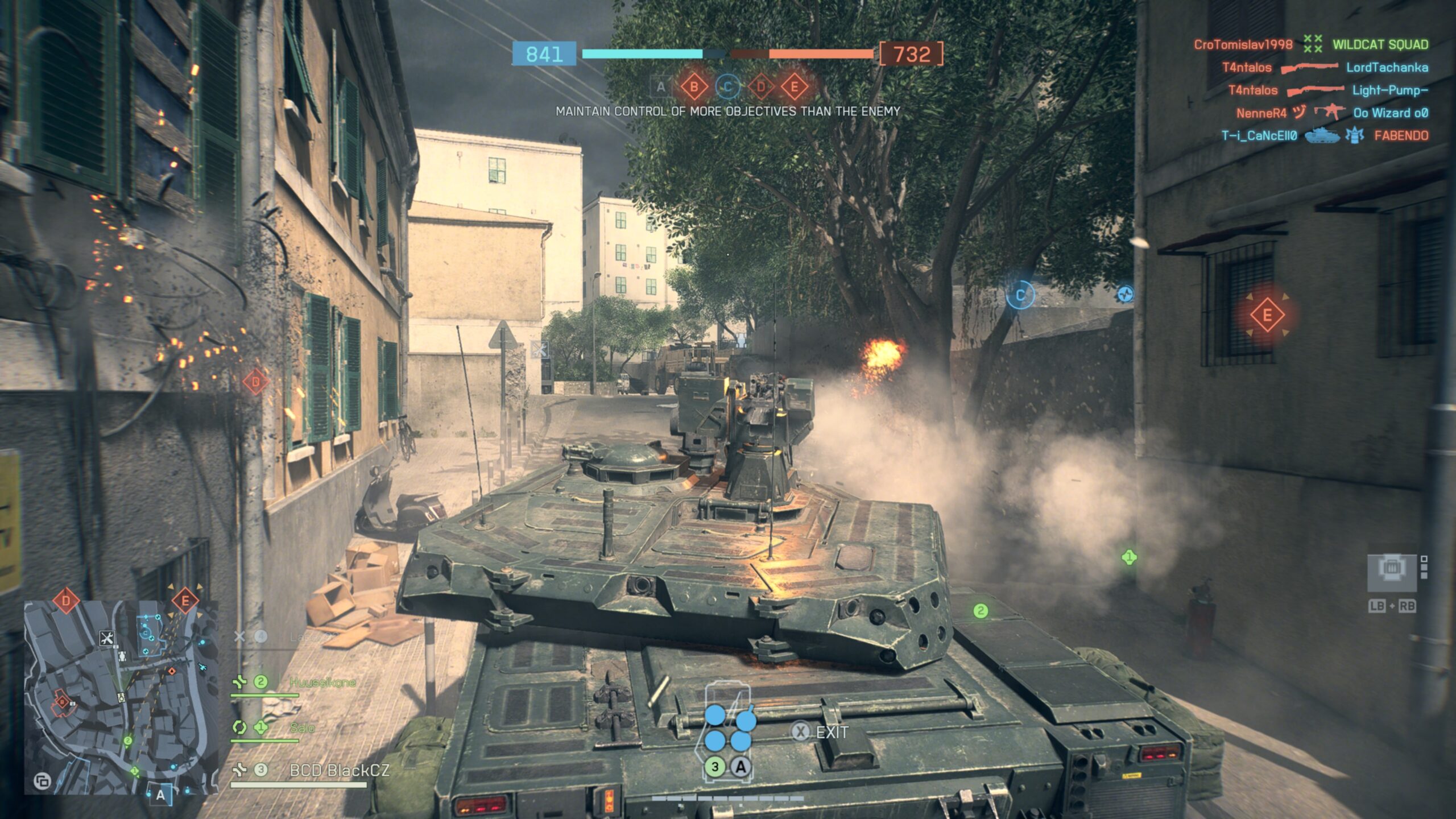This screenshot has width=1456, height=819.
Task: Click the WILDCAT SQUAD kill feed entry
Action: (1380, 44)
